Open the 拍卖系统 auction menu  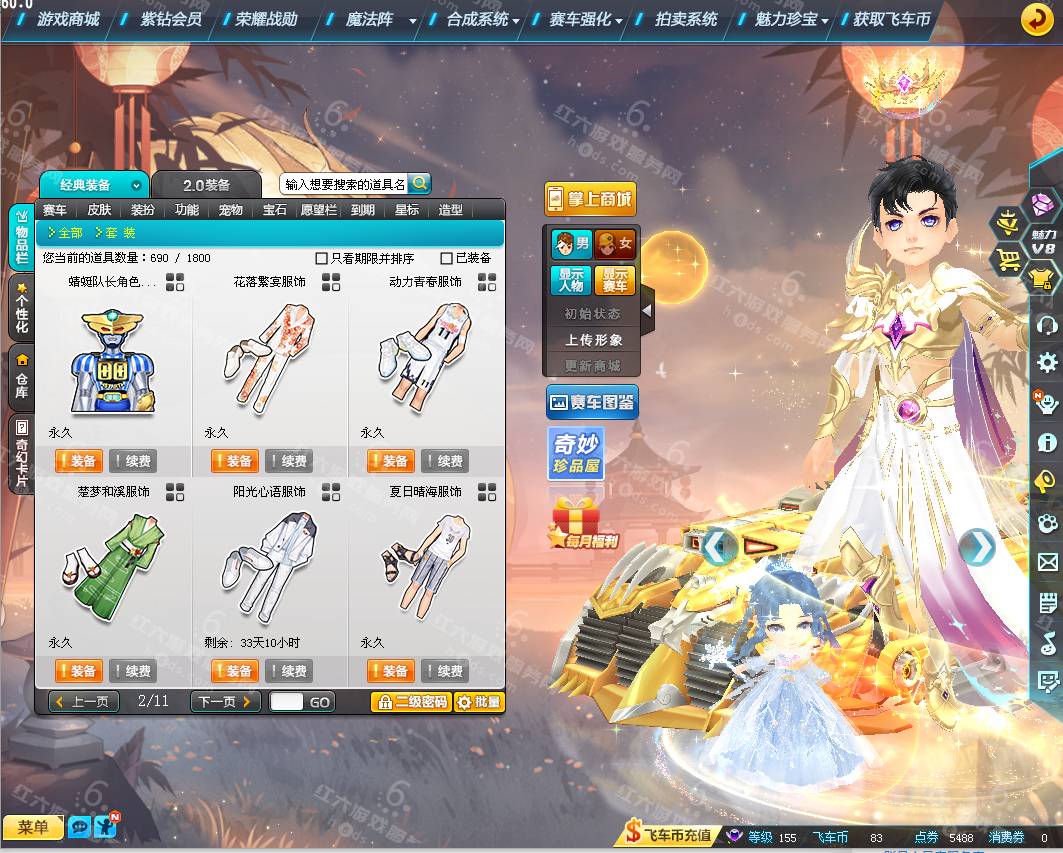point(686,19)
